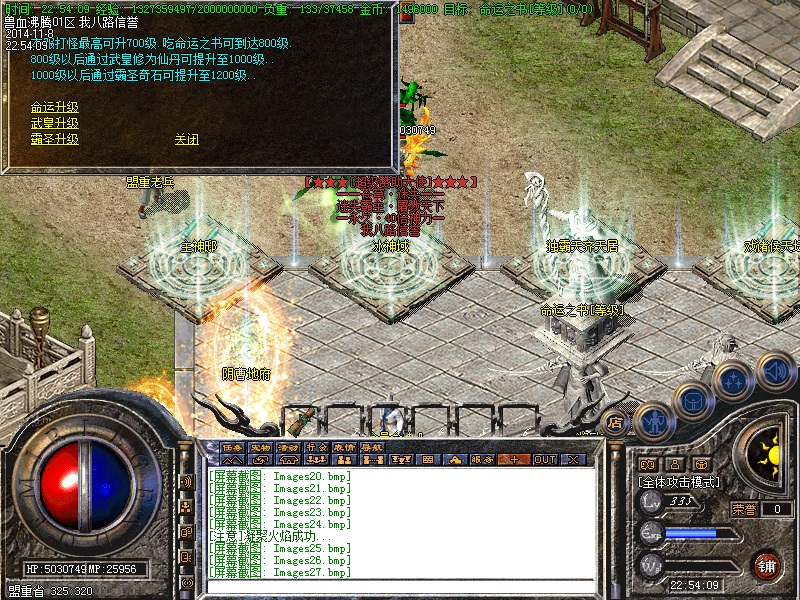Open the 店 shop round button

[x=616, y=423]
